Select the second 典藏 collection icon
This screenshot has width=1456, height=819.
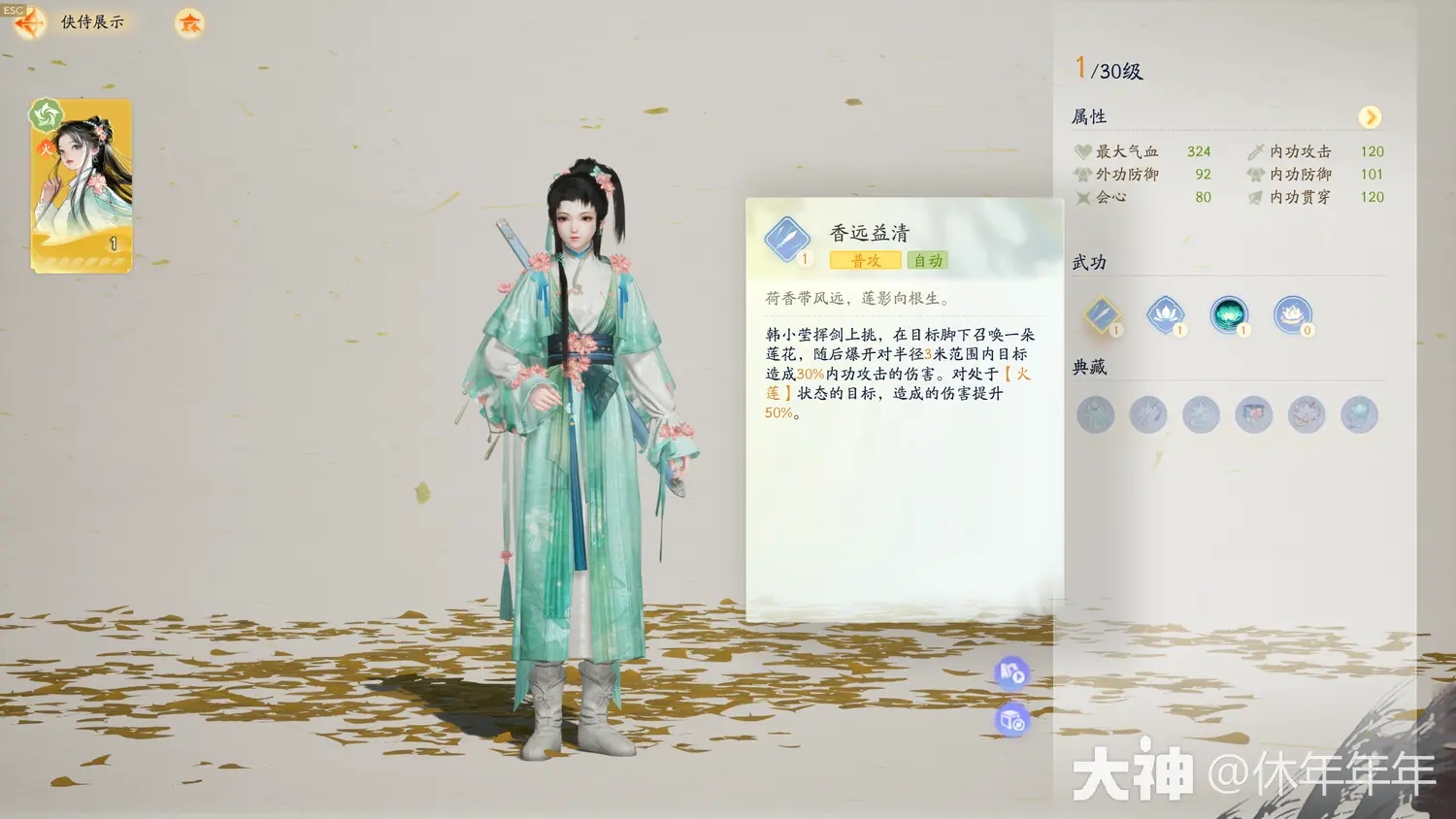coord(1148,414)
